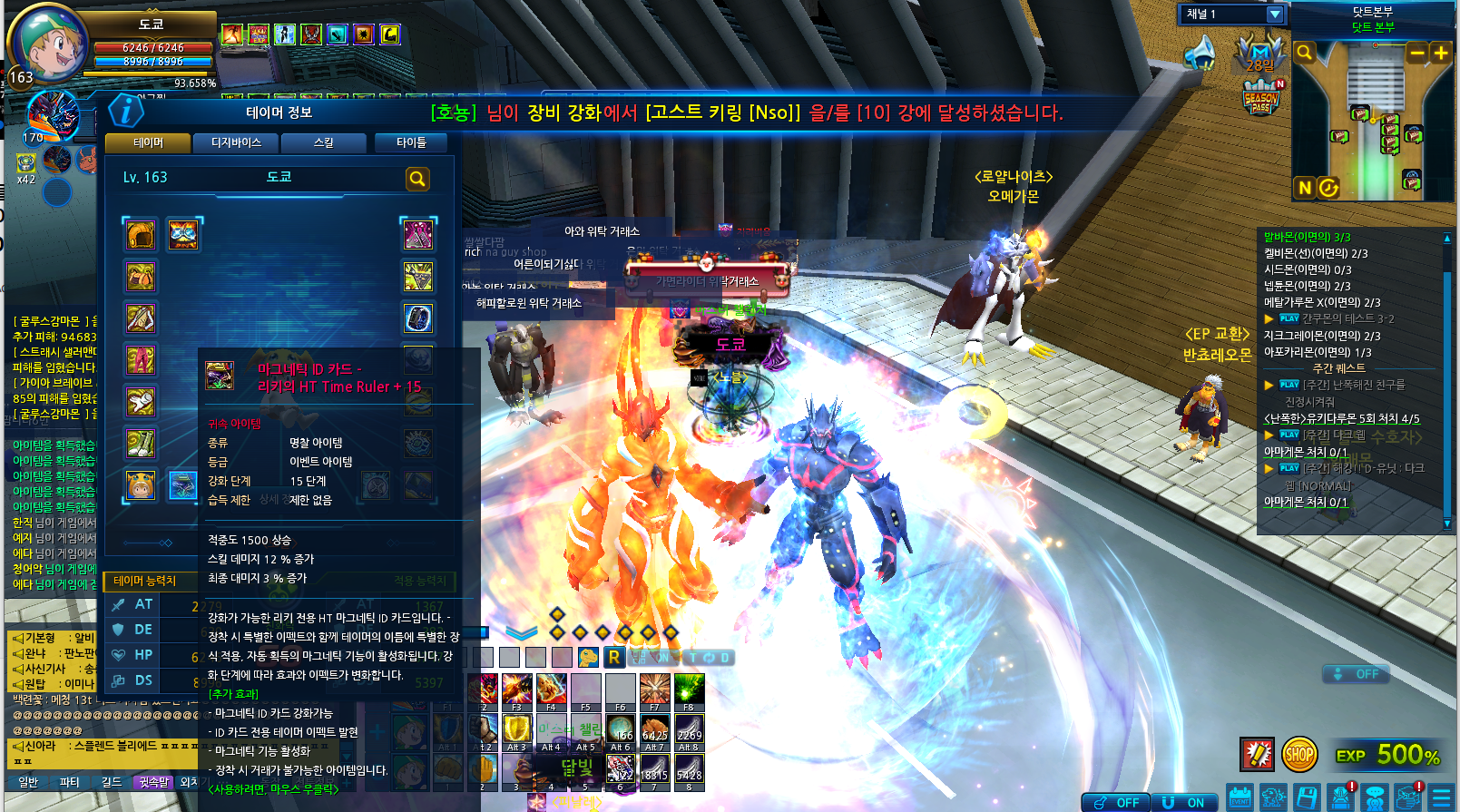Open the megaphone announcement icon
The image size is (1460, 812).
pyautogui.click(x=1200, y=53)
